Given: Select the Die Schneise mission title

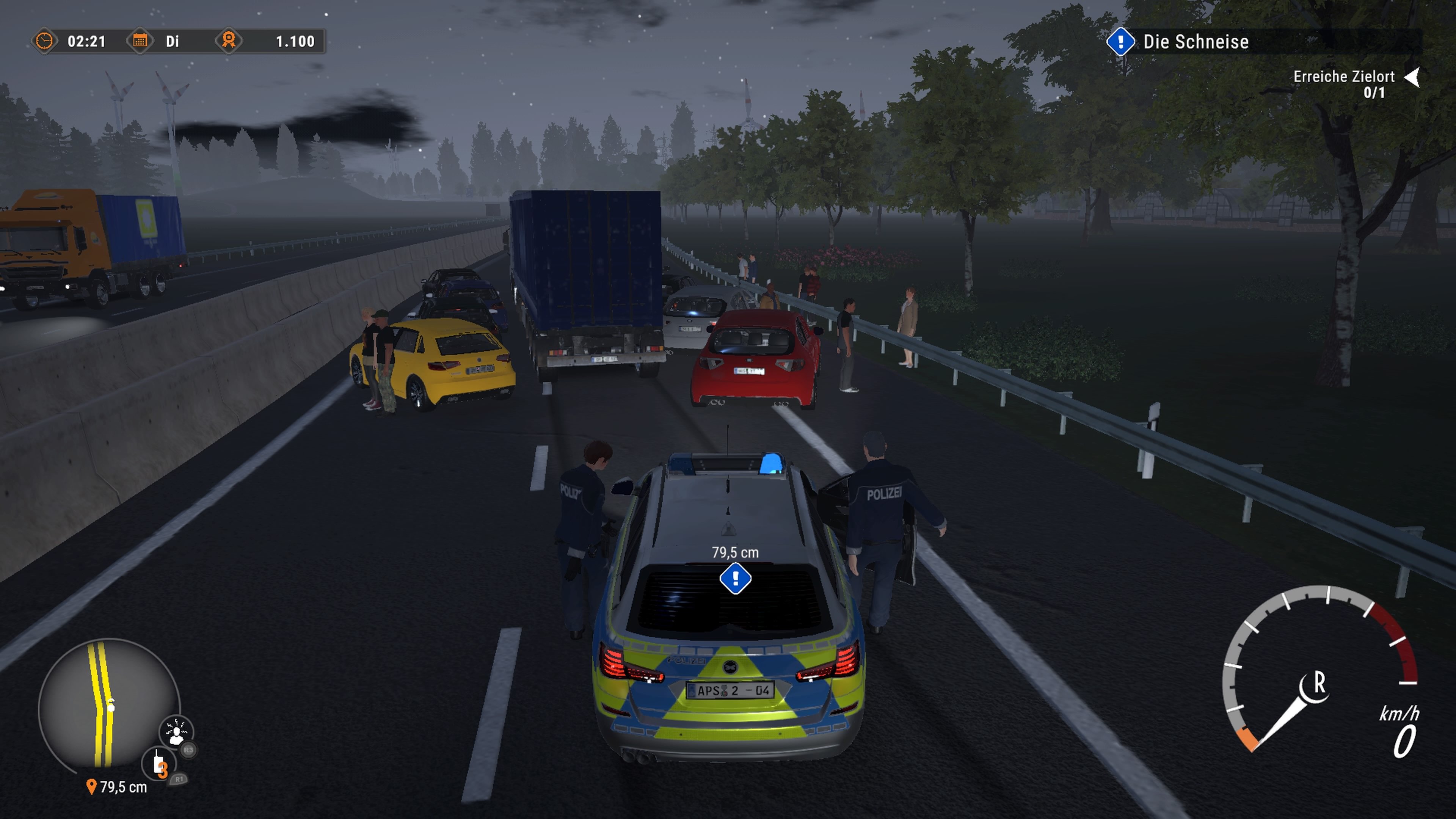Looking at the screenshot, I should click(1196, 42).
